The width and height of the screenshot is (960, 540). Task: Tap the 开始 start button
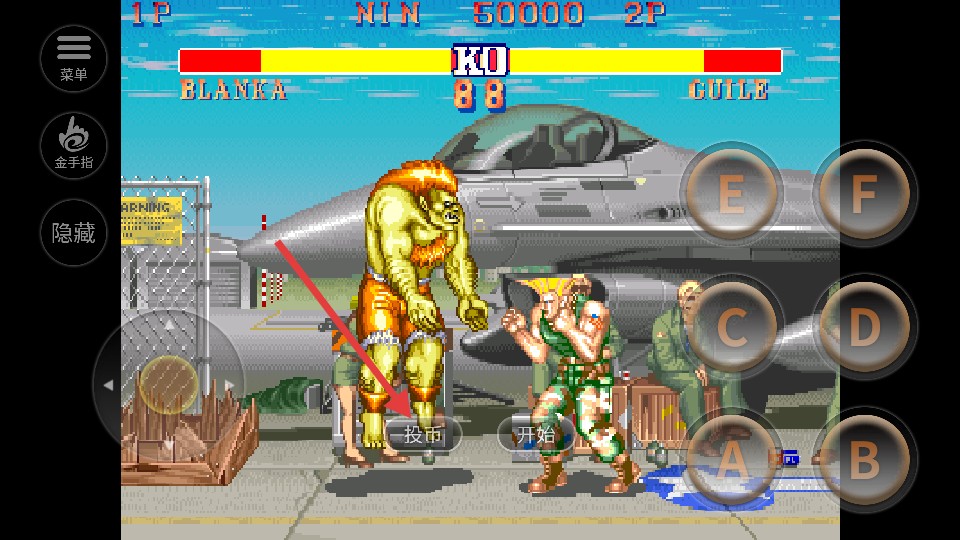(535, 434)
